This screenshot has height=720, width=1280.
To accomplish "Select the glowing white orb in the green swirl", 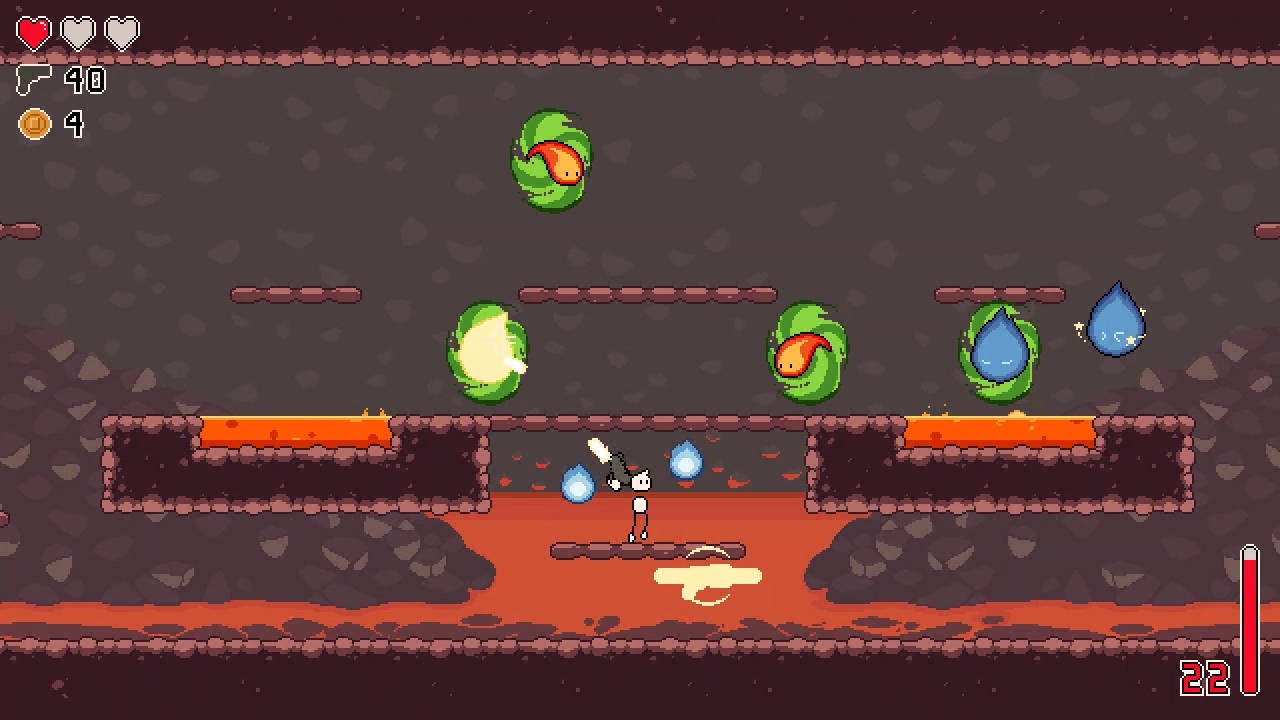I will tap(488, 352).
